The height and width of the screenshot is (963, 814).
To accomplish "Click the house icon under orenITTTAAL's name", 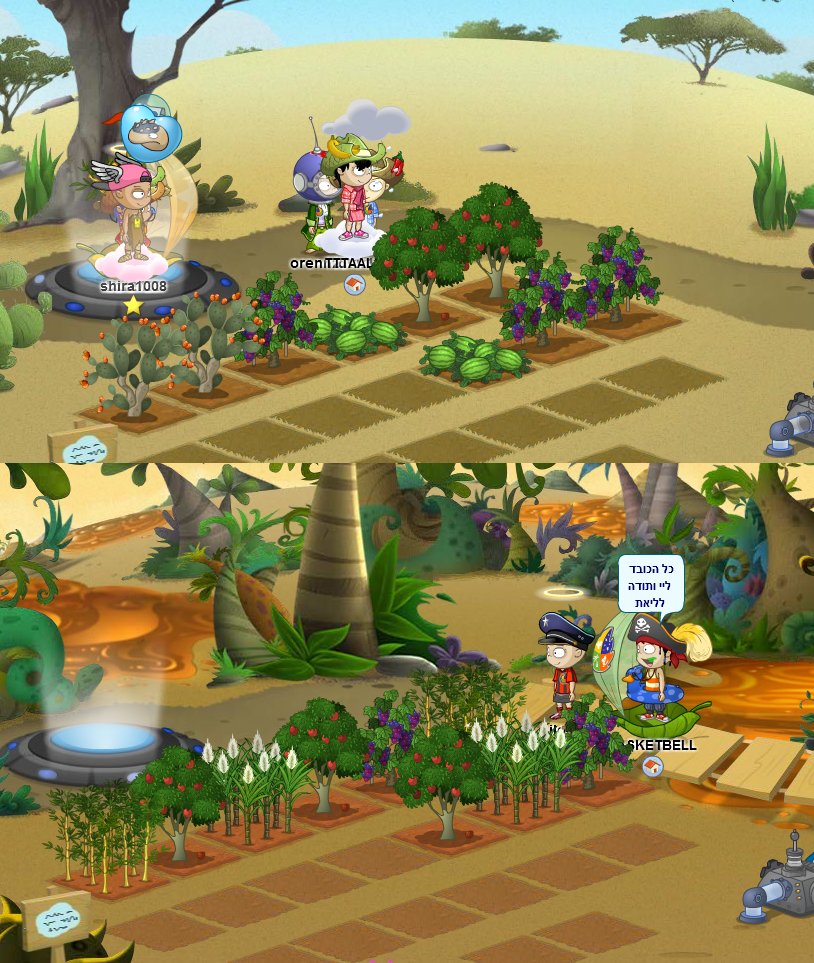I will (x=354, y=285).
